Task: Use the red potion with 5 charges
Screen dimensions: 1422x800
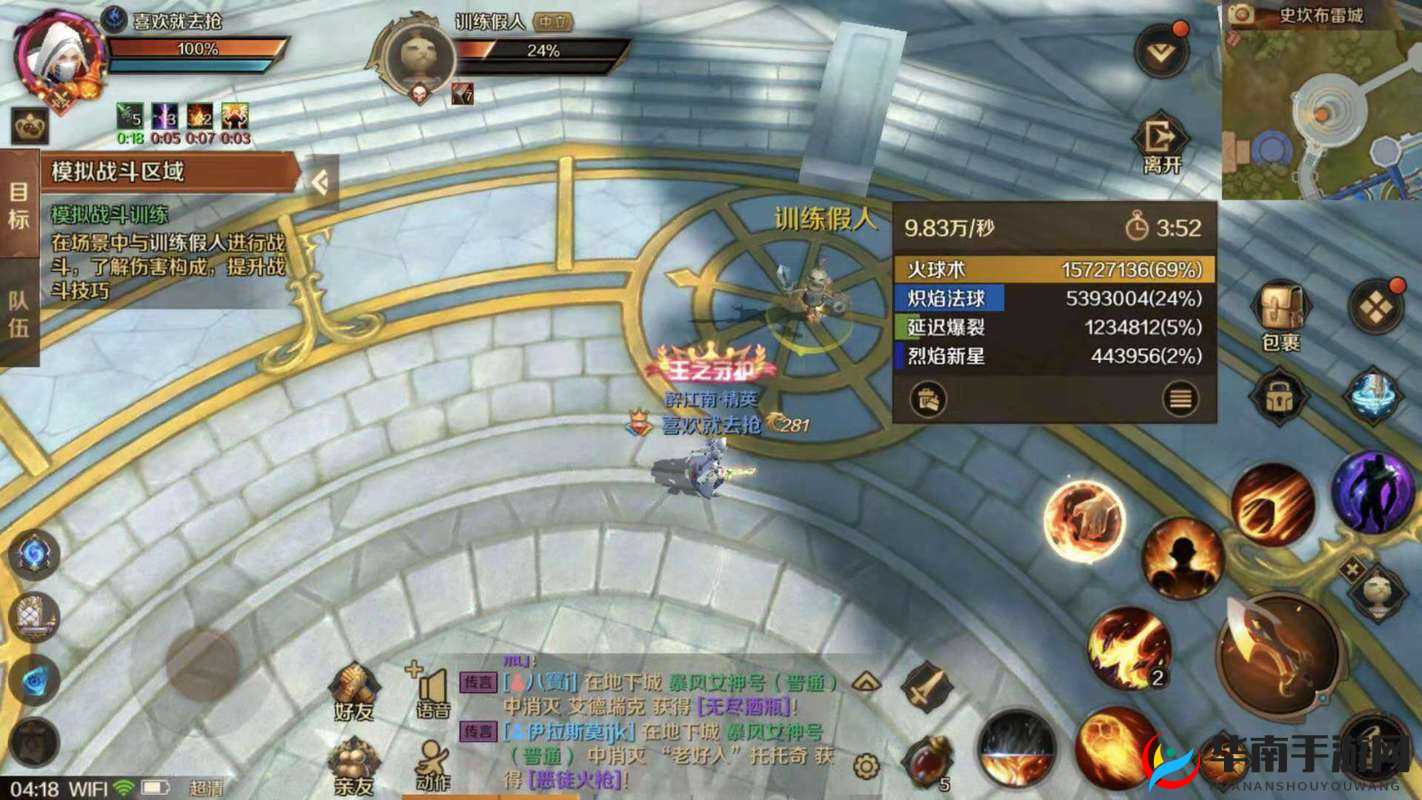Action: pos(927,762)
